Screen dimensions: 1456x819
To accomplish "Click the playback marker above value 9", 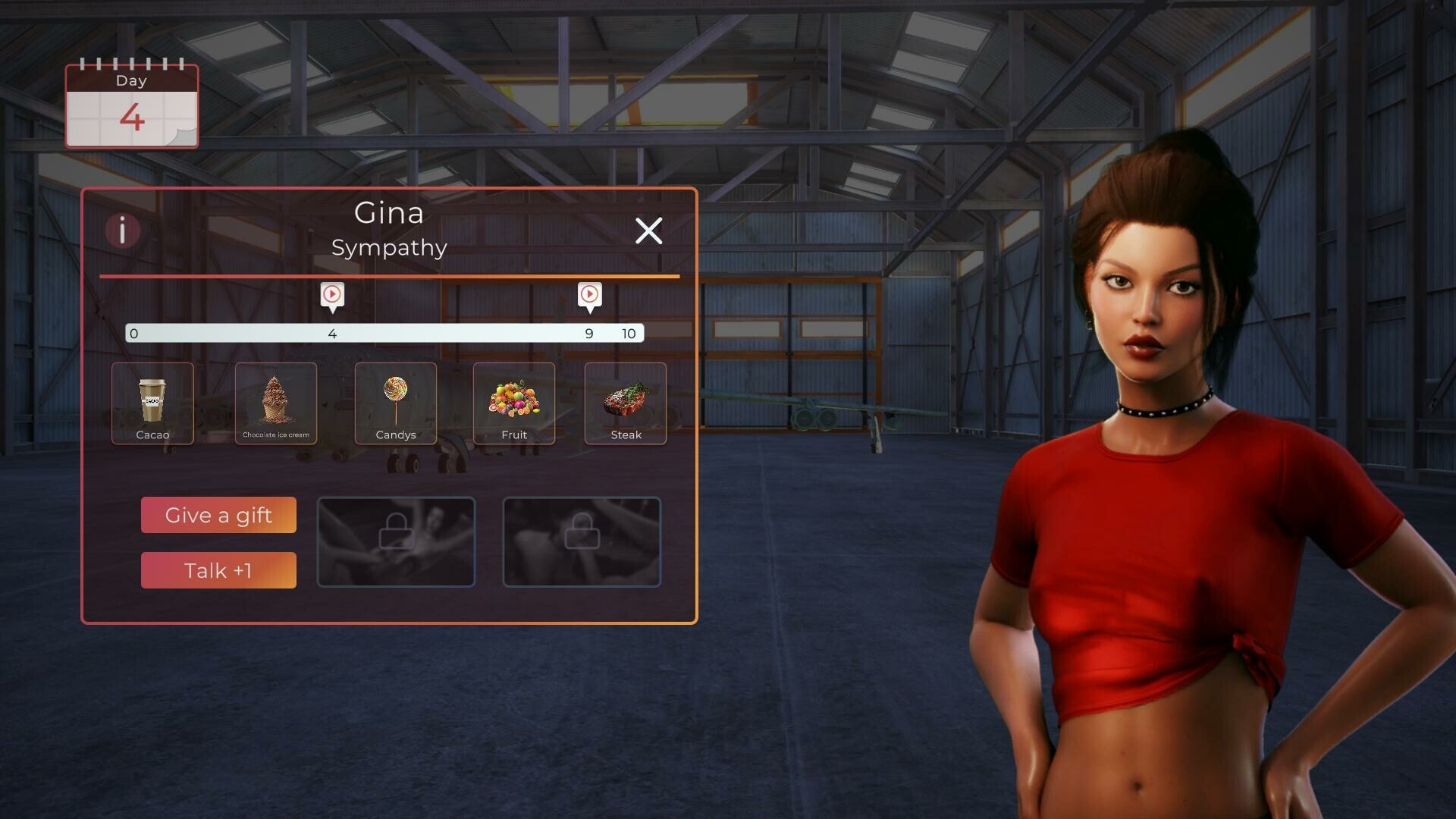I will pos(589,296).
